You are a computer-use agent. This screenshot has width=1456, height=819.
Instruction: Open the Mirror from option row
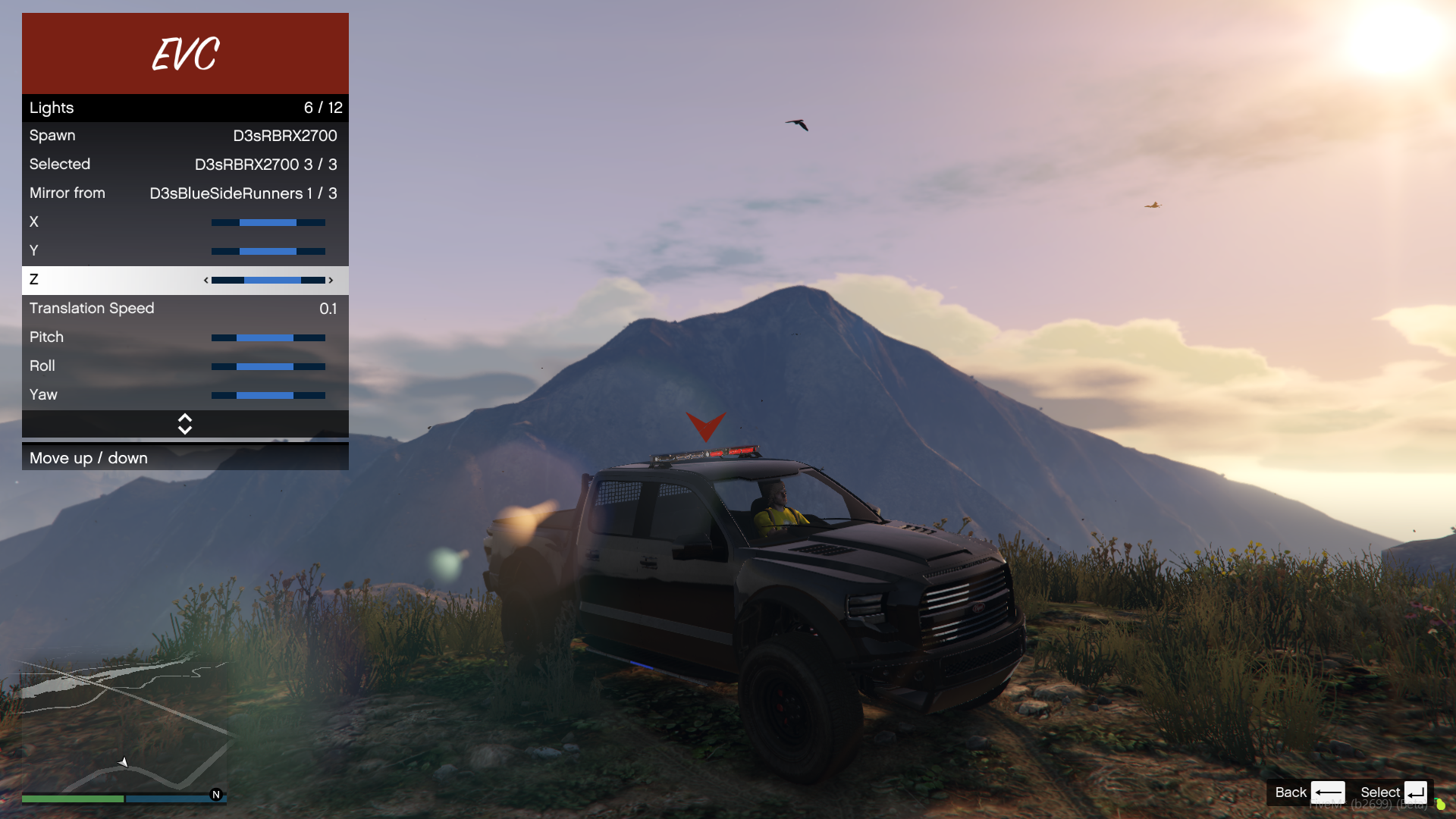point(185,193)
